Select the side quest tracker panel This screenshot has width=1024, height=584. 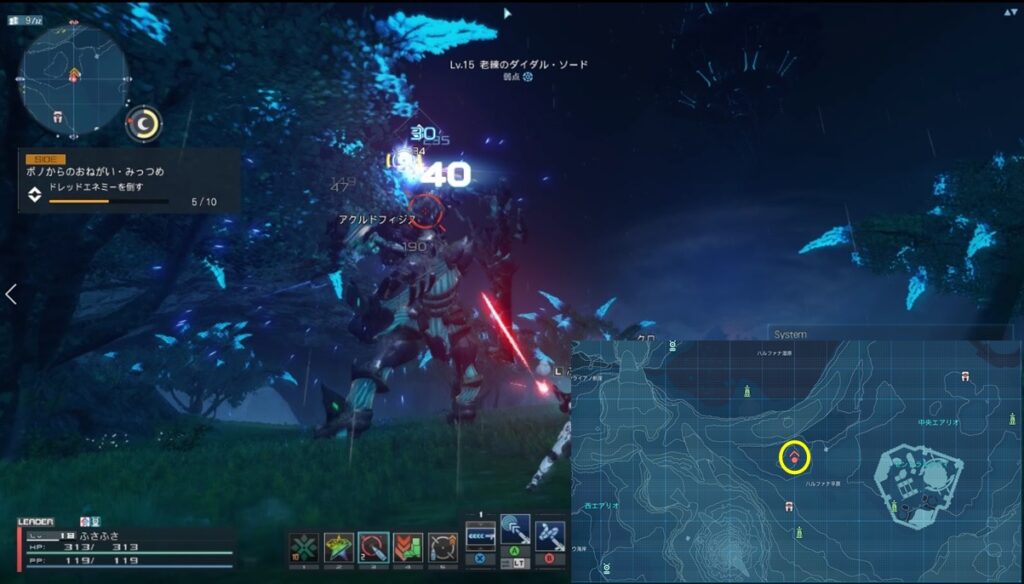coord(128,180)
